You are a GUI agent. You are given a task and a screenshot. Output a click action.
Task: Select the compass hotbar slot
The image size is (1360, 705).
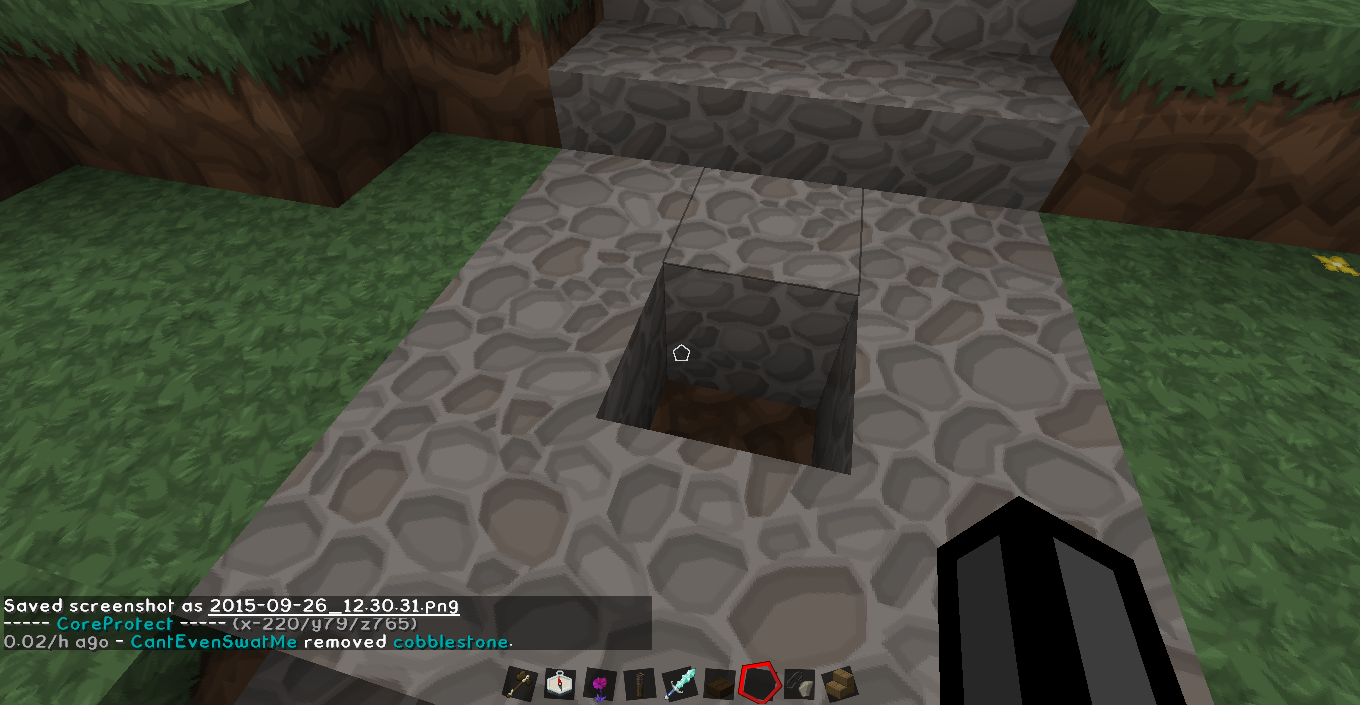[x=559, y=684]
